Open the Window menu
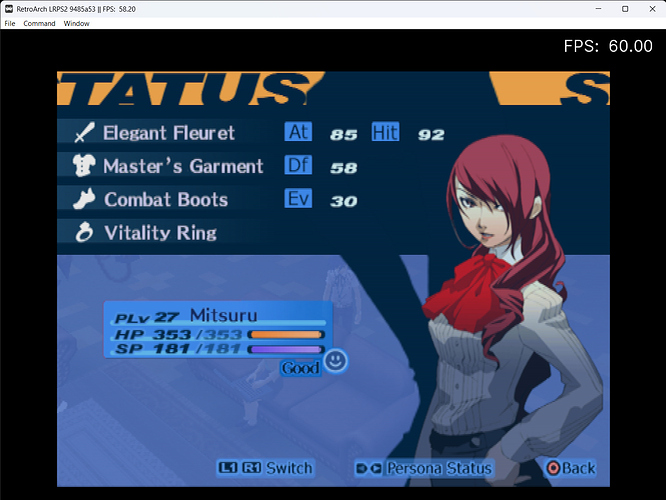 [76, 23]
